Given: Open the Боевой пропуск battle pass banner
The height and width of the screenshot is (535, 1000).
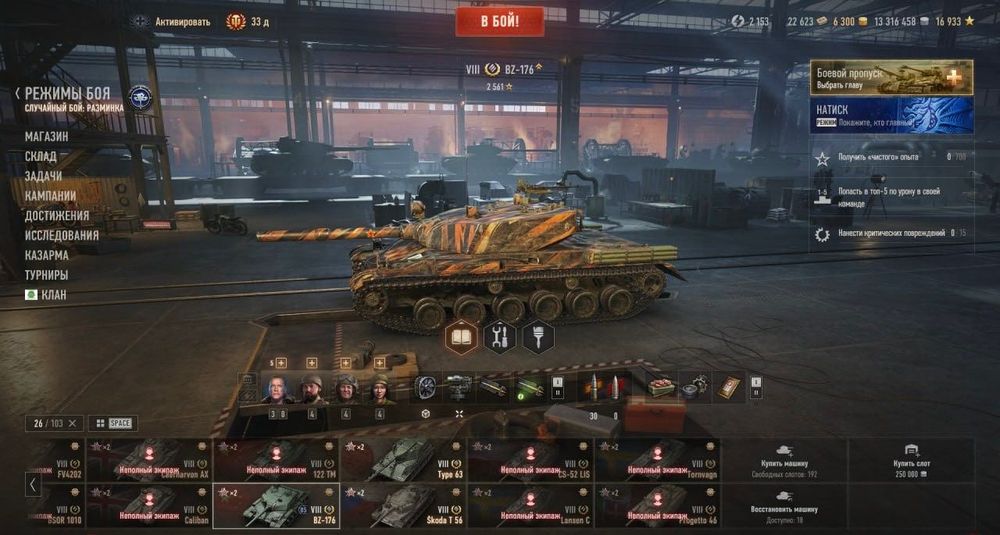Looking at the screenshot, I should coord(891,78).
